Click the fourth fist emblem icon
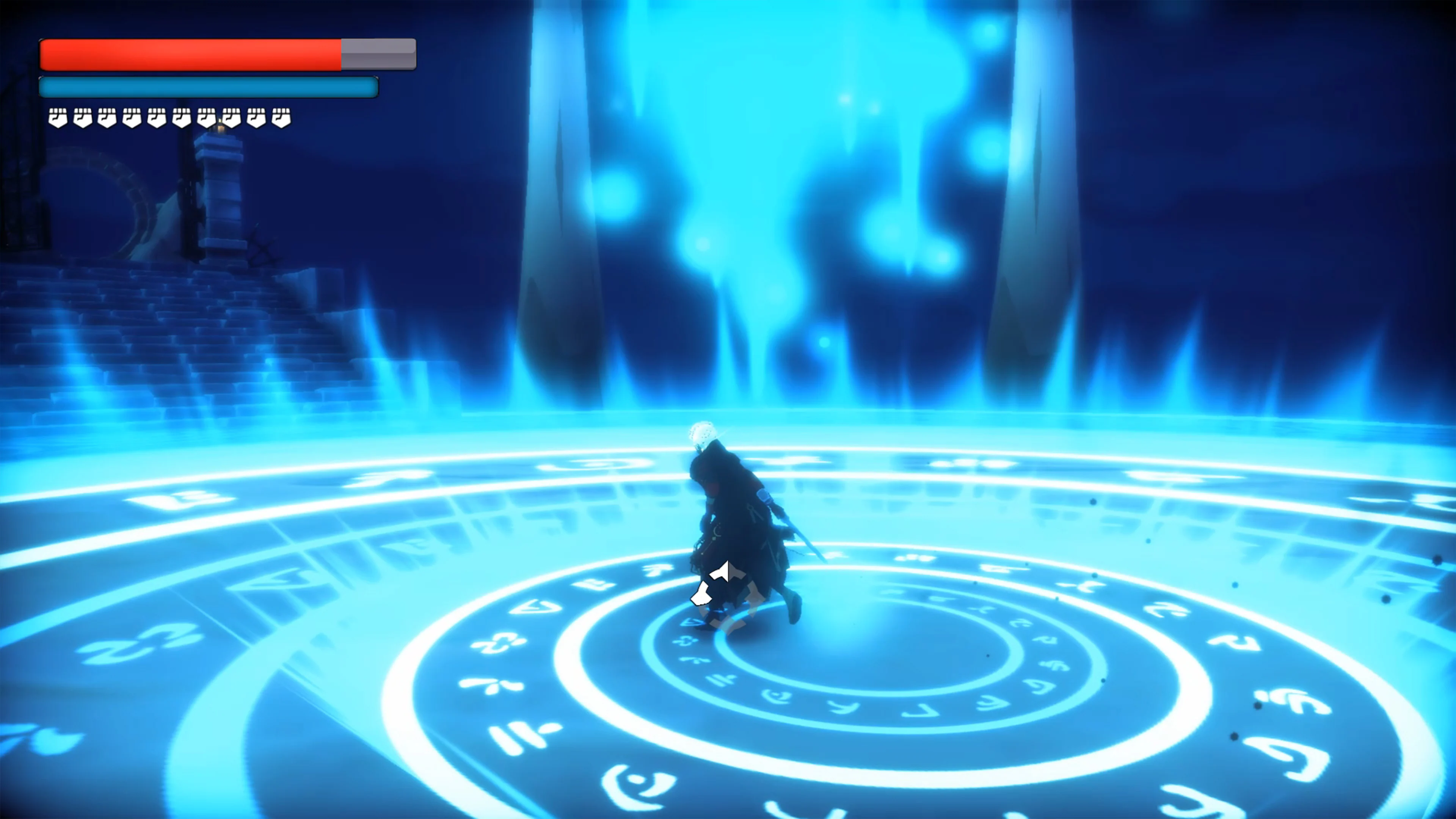 point(132,118)
